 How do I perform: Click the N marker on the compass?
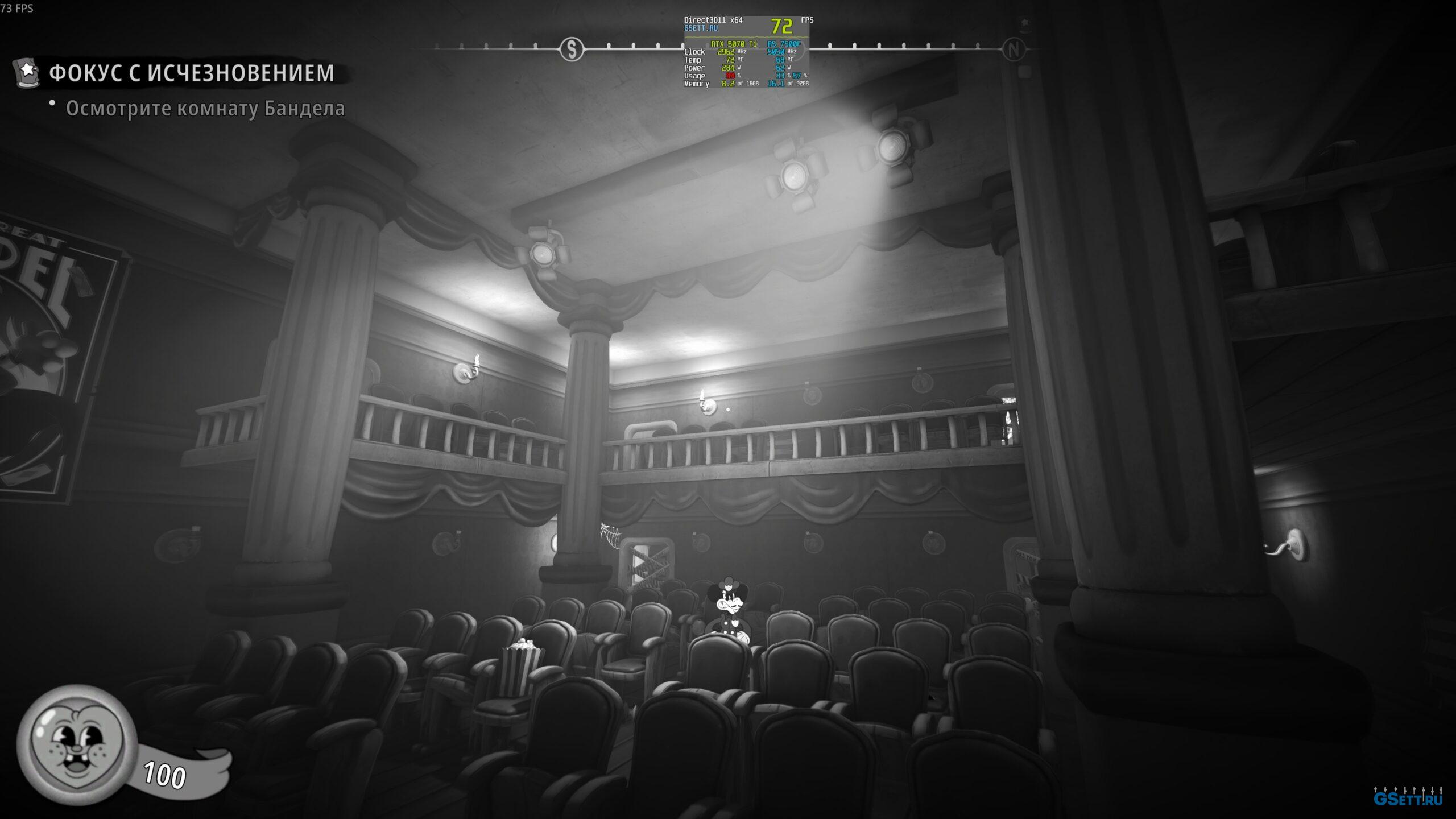[1013, 49]
